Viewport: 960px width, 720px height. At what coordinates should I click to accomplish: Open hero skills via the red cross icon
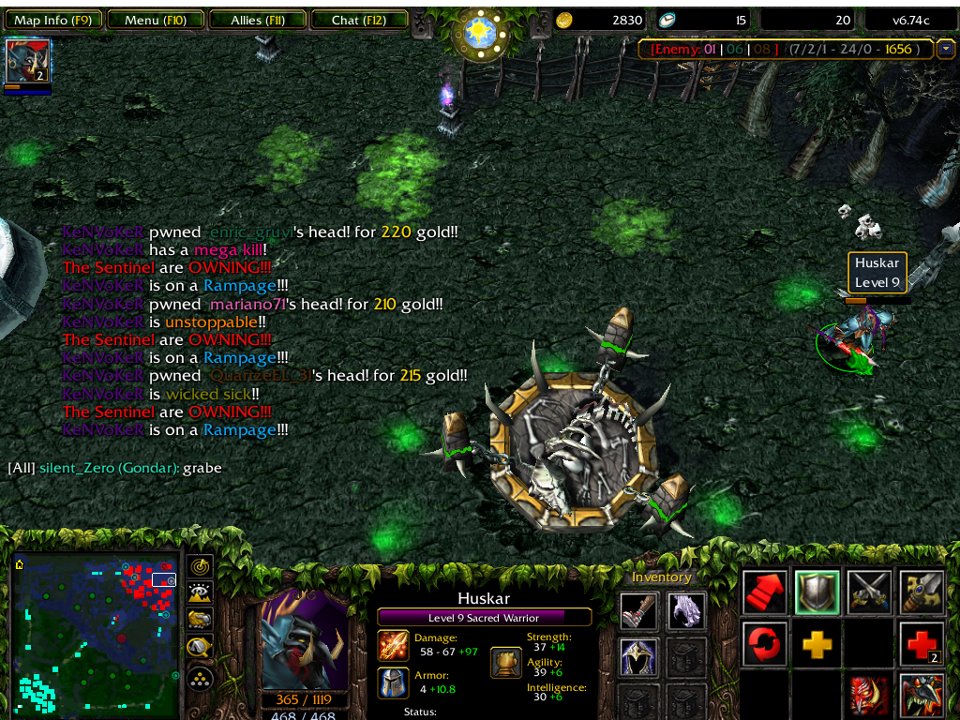click(921, 644)
